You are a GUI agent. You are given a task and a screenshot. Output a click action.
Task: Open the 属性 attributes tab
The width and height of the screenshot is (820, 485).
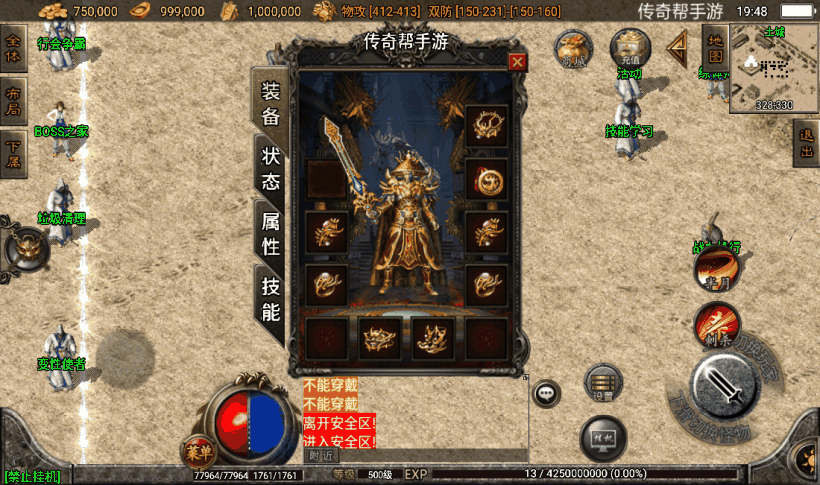(x=271, y=234)
